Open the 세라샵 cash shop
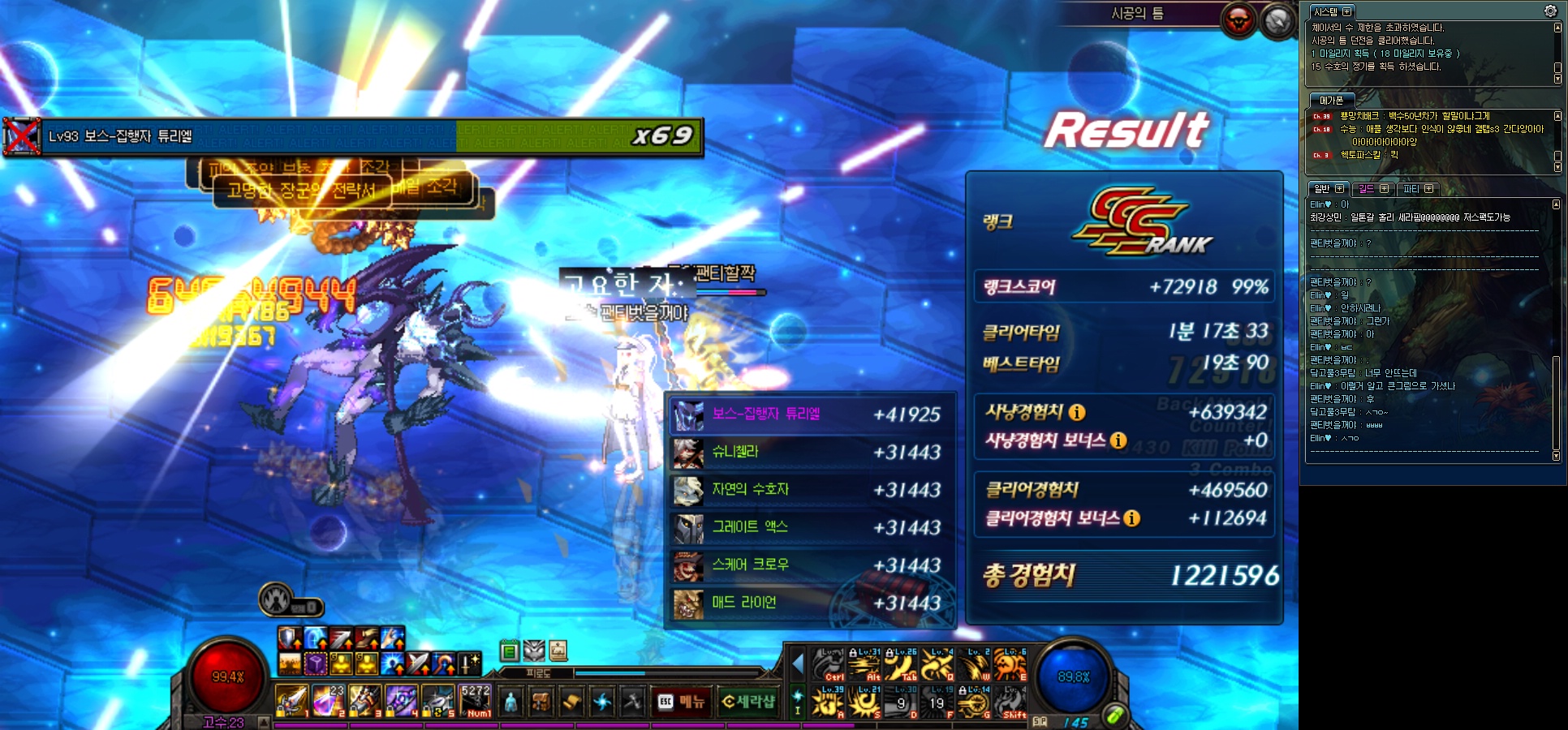 pyautogui.click(x=747, y=702)
